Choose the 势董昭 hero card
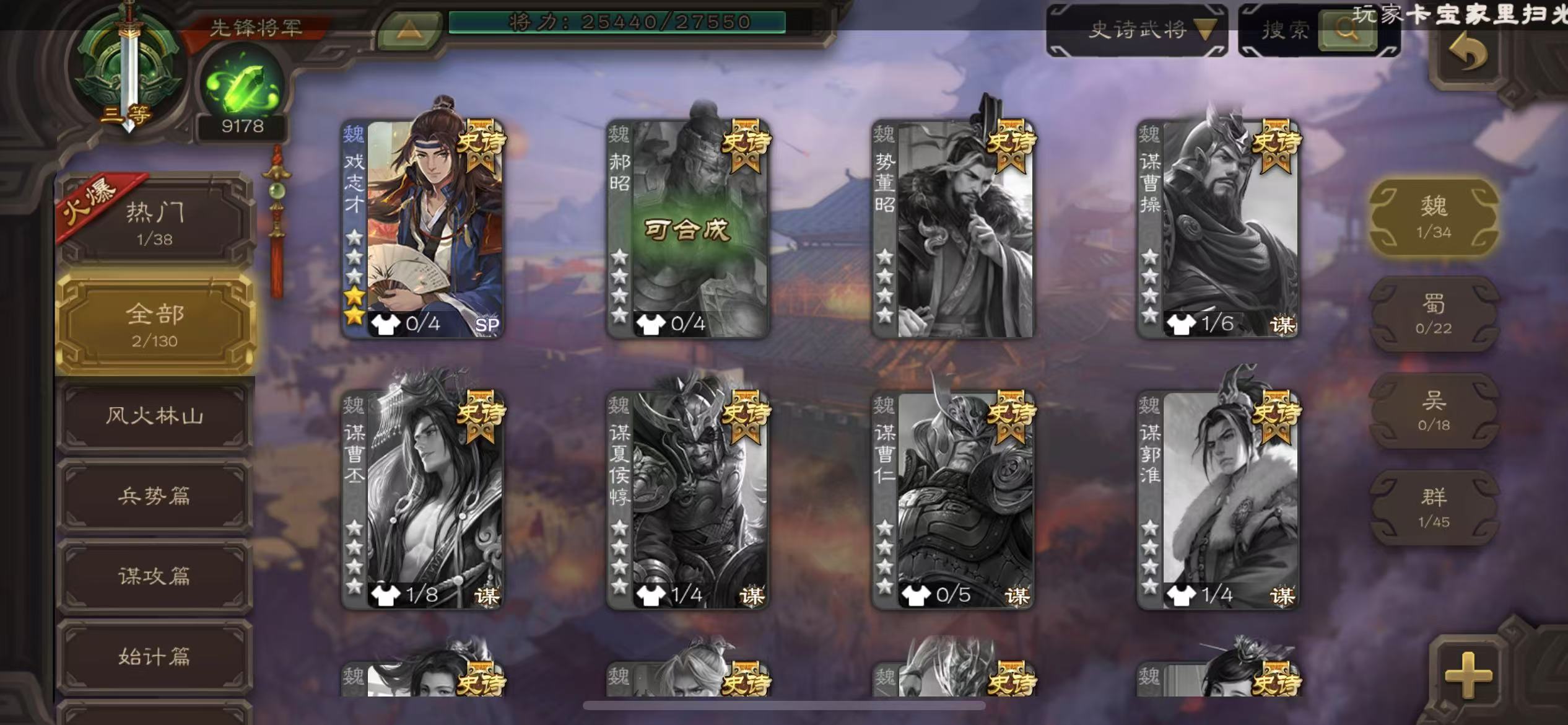Screen dimensions: 1568x725 pos(952,228)
